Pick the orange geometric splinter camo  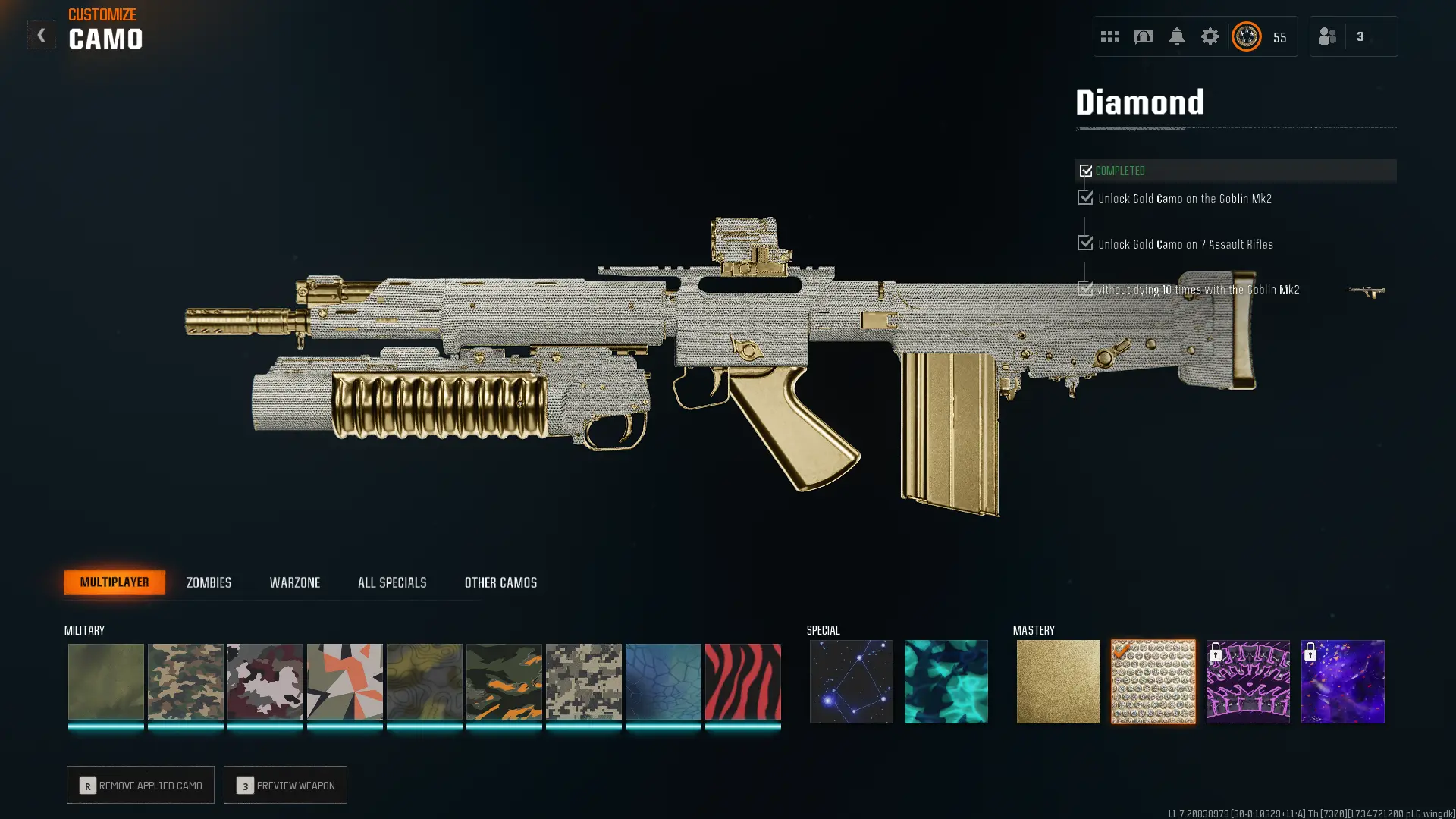click(x=344, y=681)
